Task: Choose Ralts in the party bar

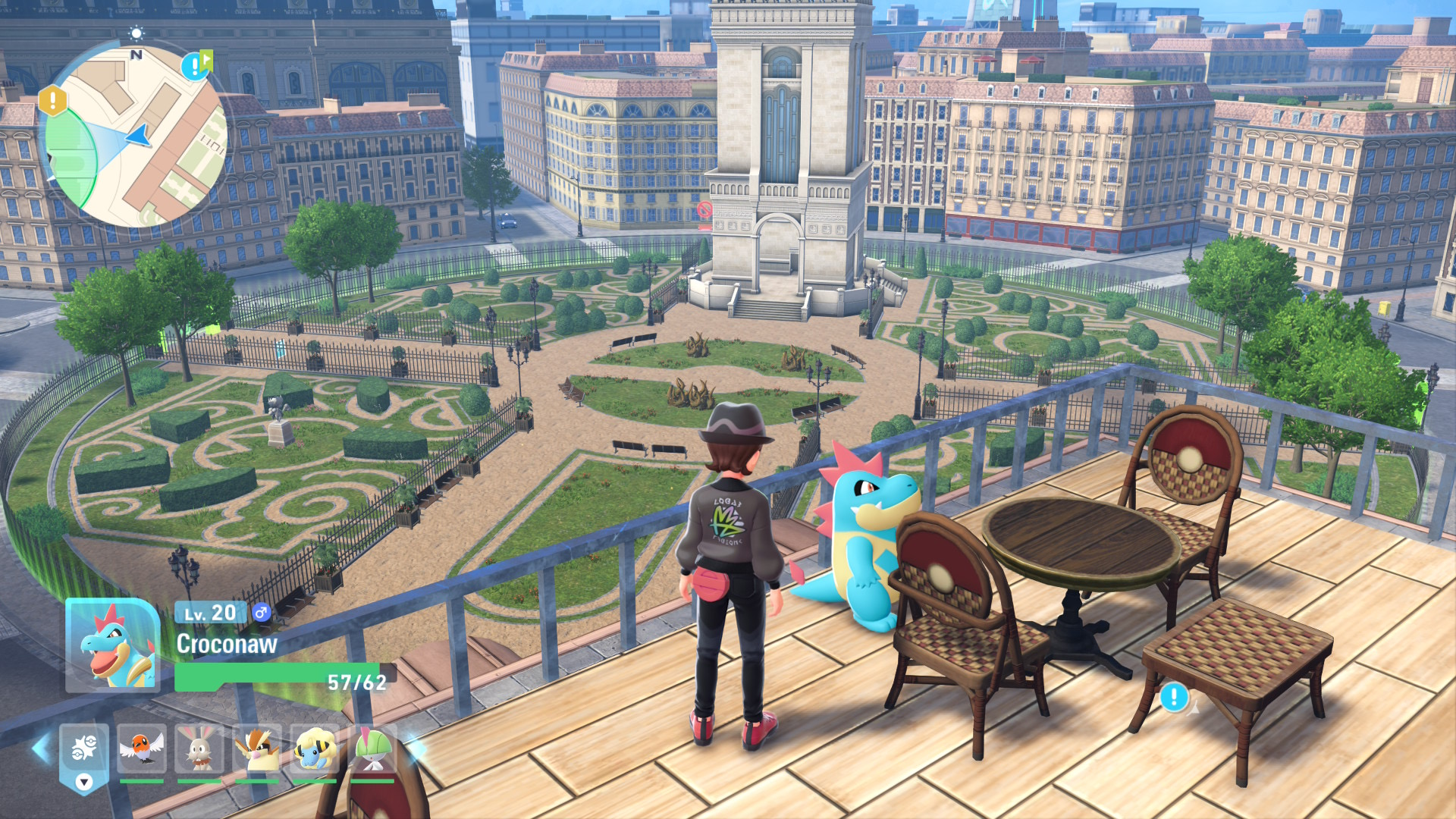Action: pos(372,748)
